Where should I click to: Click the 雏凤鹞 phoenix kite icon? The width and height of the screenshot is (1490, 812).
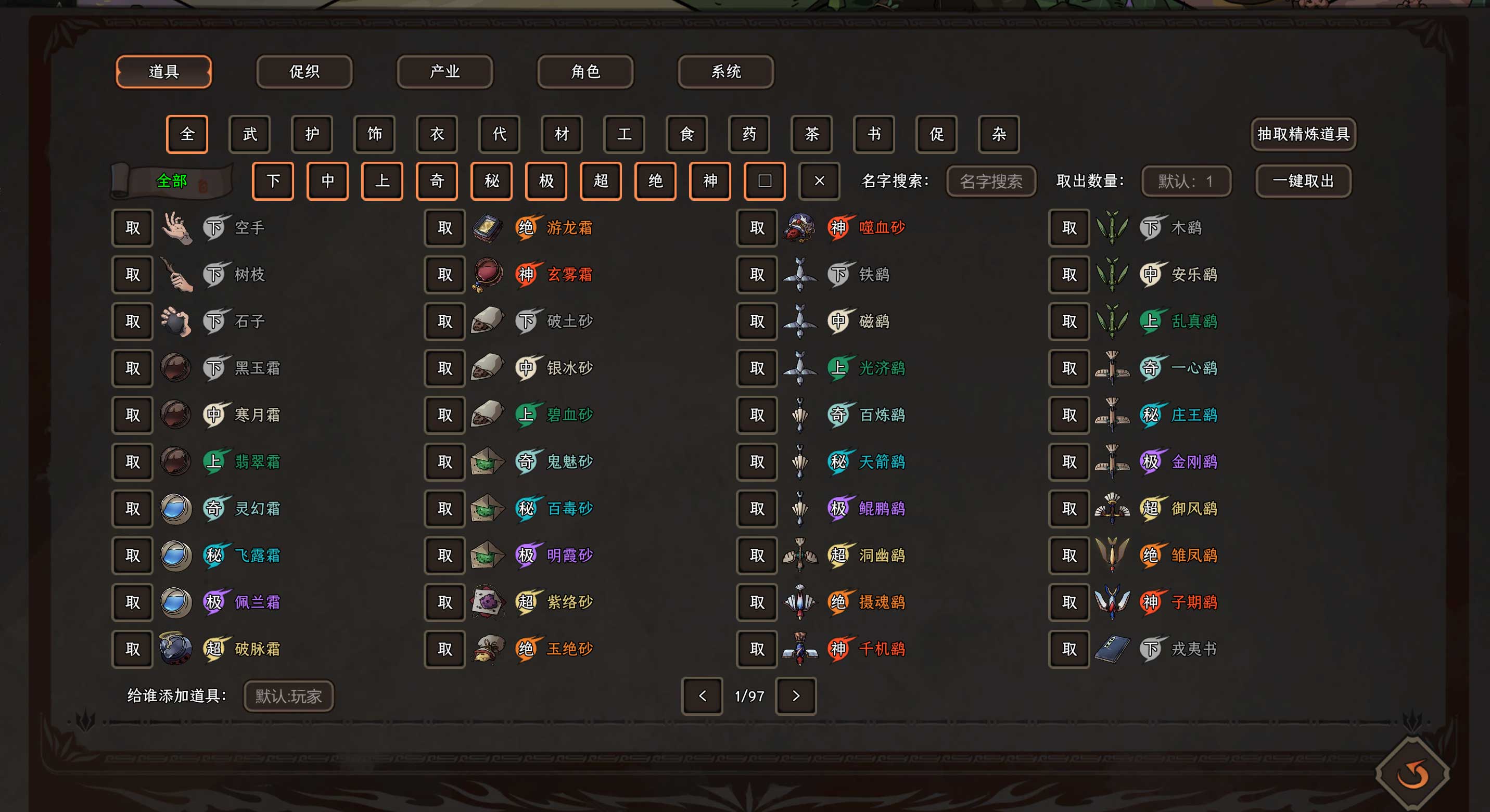point(1113,555)
